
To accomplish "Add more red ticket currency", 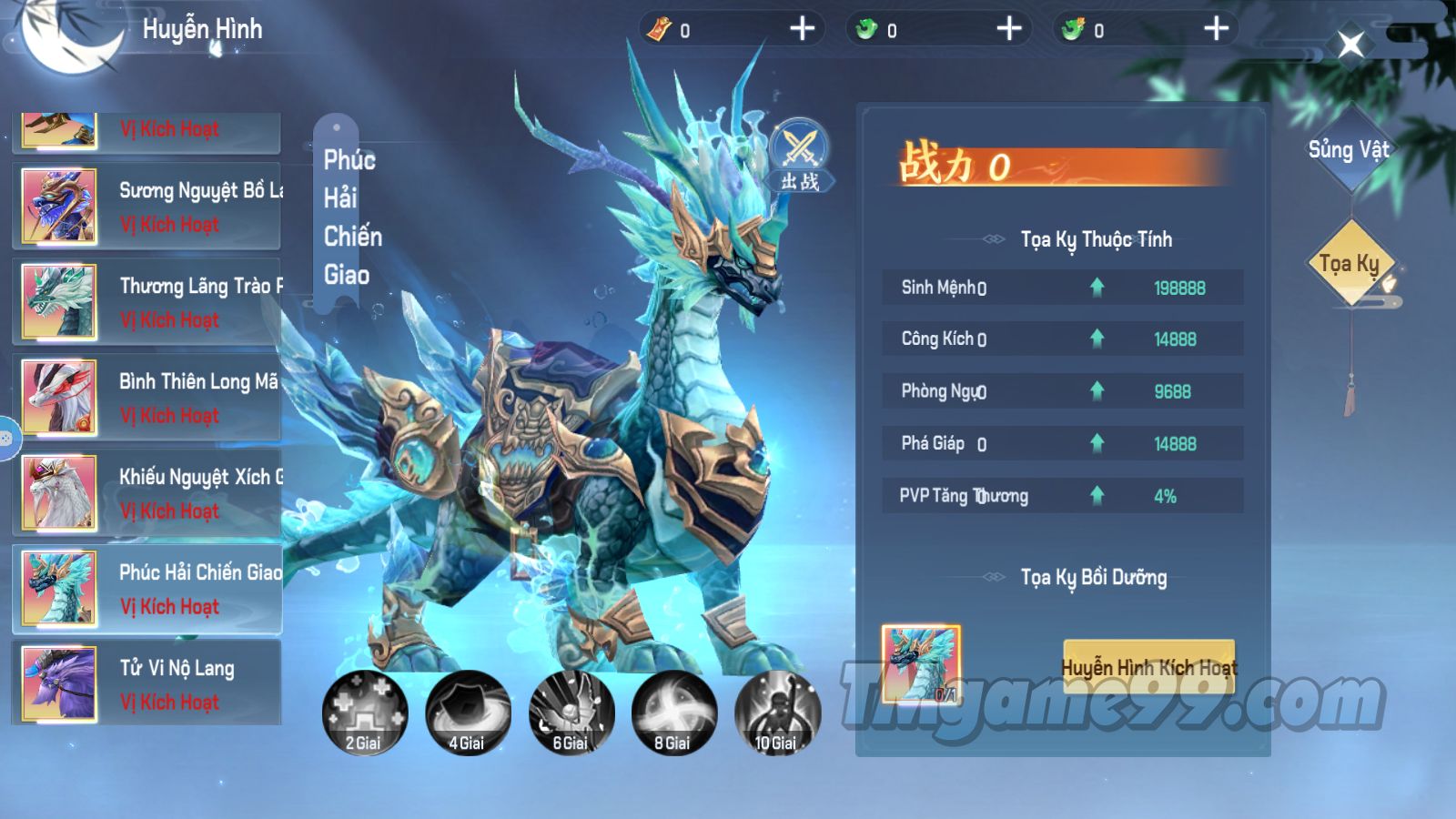I will click(802, 29).
